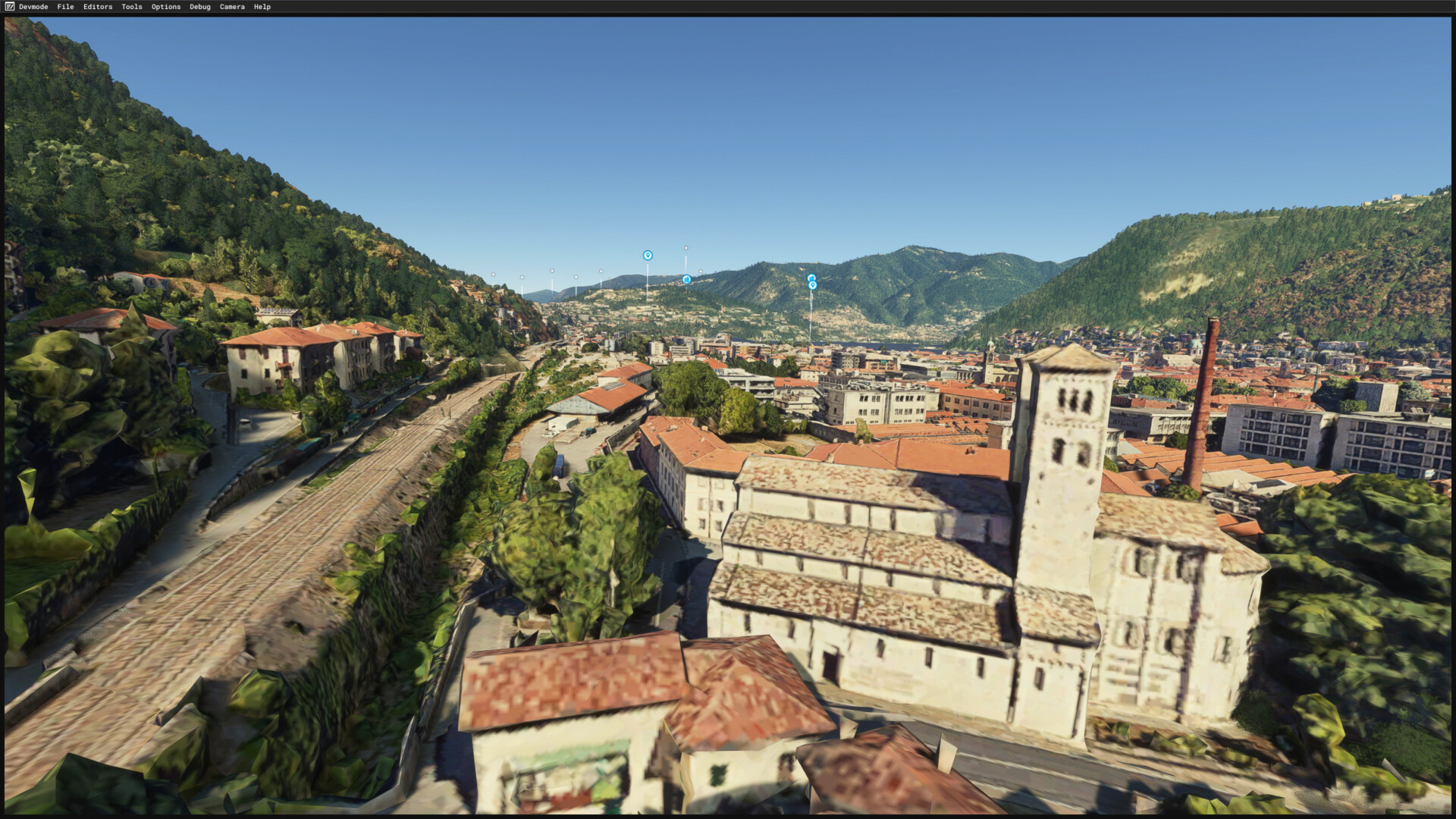The image size is (1456, 819).
Task: Open the Editors menu
Action: click(98, 7)
